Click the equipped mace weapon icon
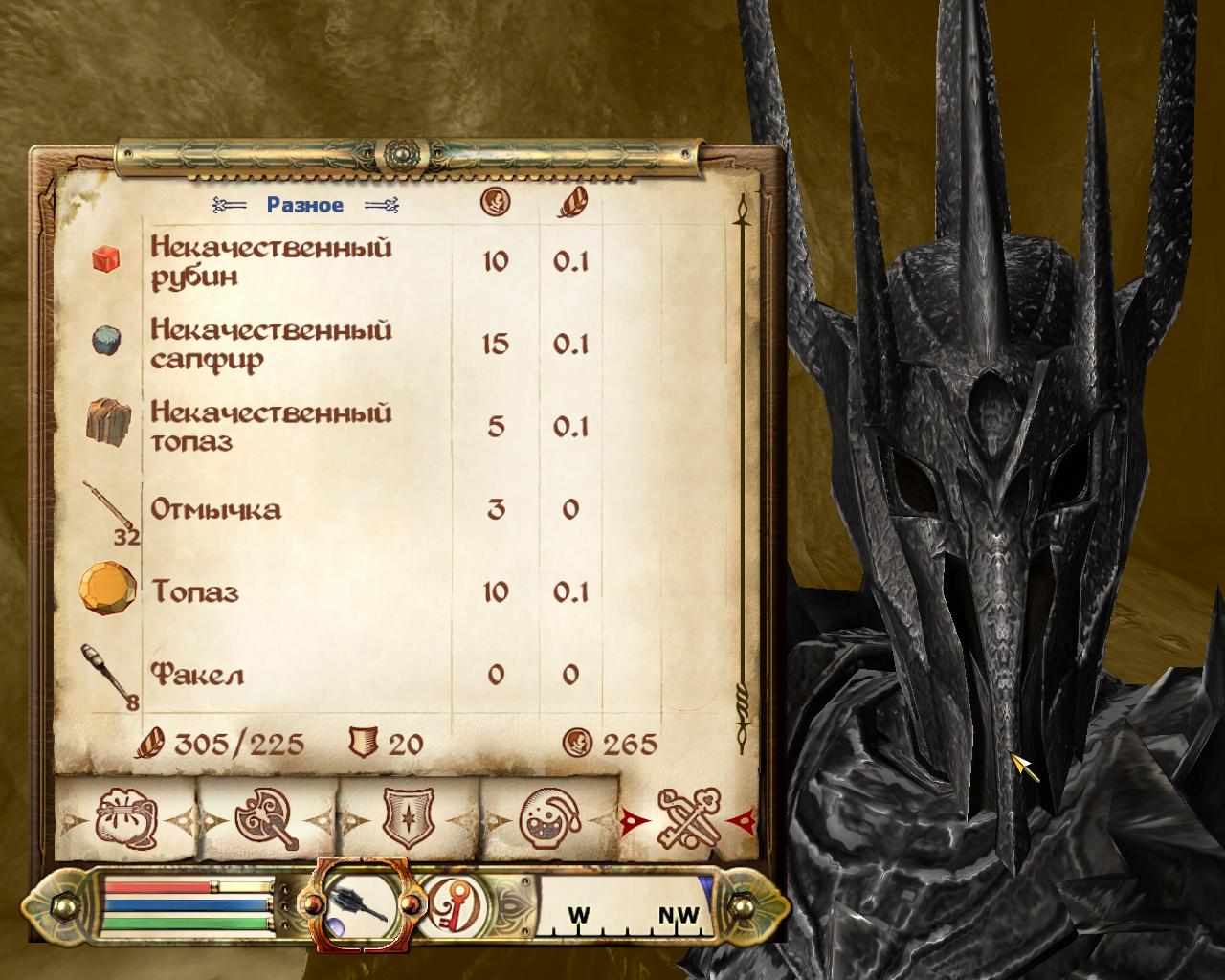 coord(363,902)
